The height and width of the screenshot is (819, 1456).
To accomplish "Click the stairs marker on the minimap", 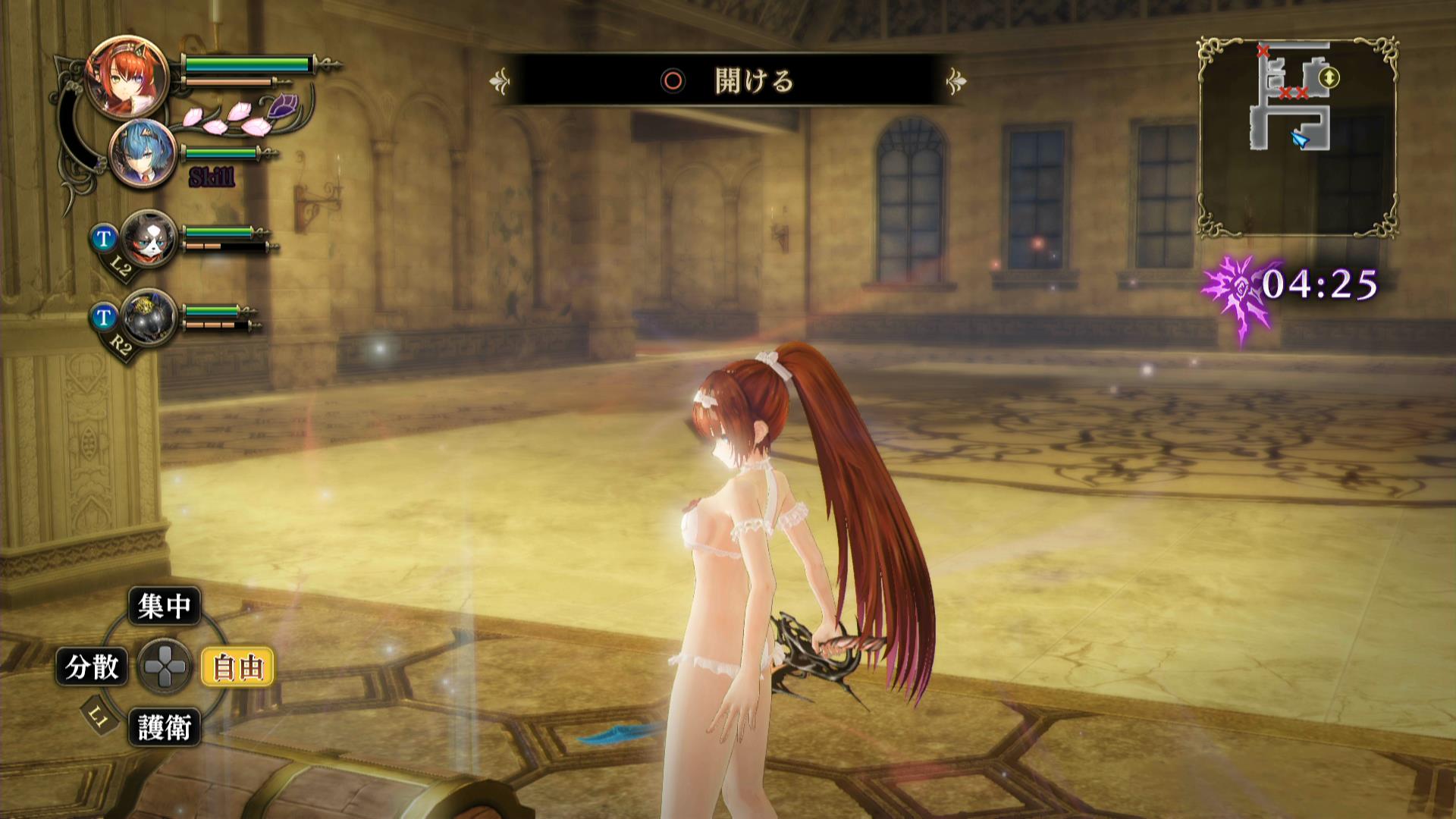I will pyautogui.click(x=1329, y=77).
